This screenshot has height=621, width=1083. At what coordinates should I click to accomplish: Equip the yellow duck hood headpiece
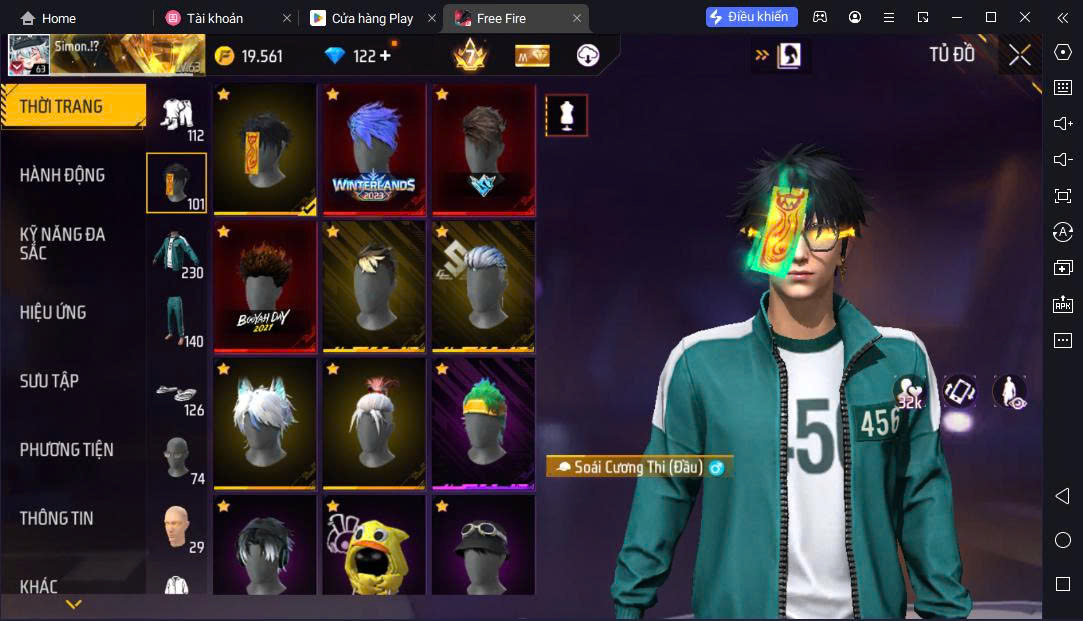(373, 549)
